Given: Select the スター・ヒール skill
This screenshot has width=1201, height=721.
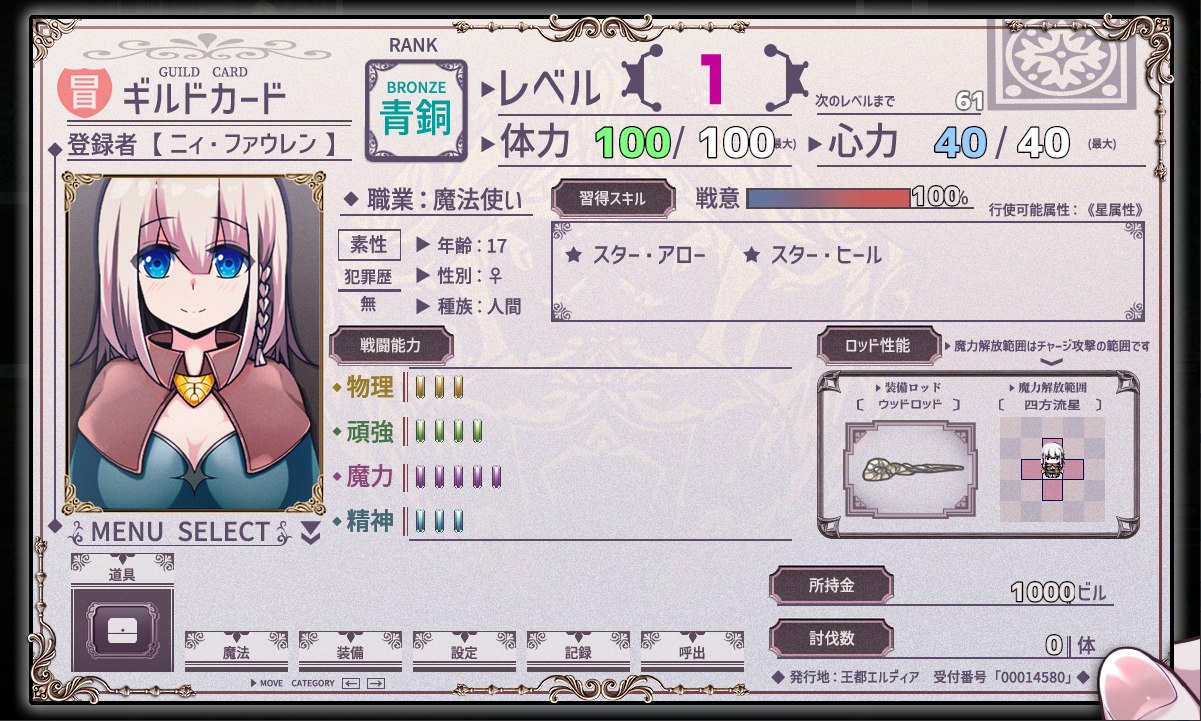Looking at the screenshot, I should coord(813,256).
